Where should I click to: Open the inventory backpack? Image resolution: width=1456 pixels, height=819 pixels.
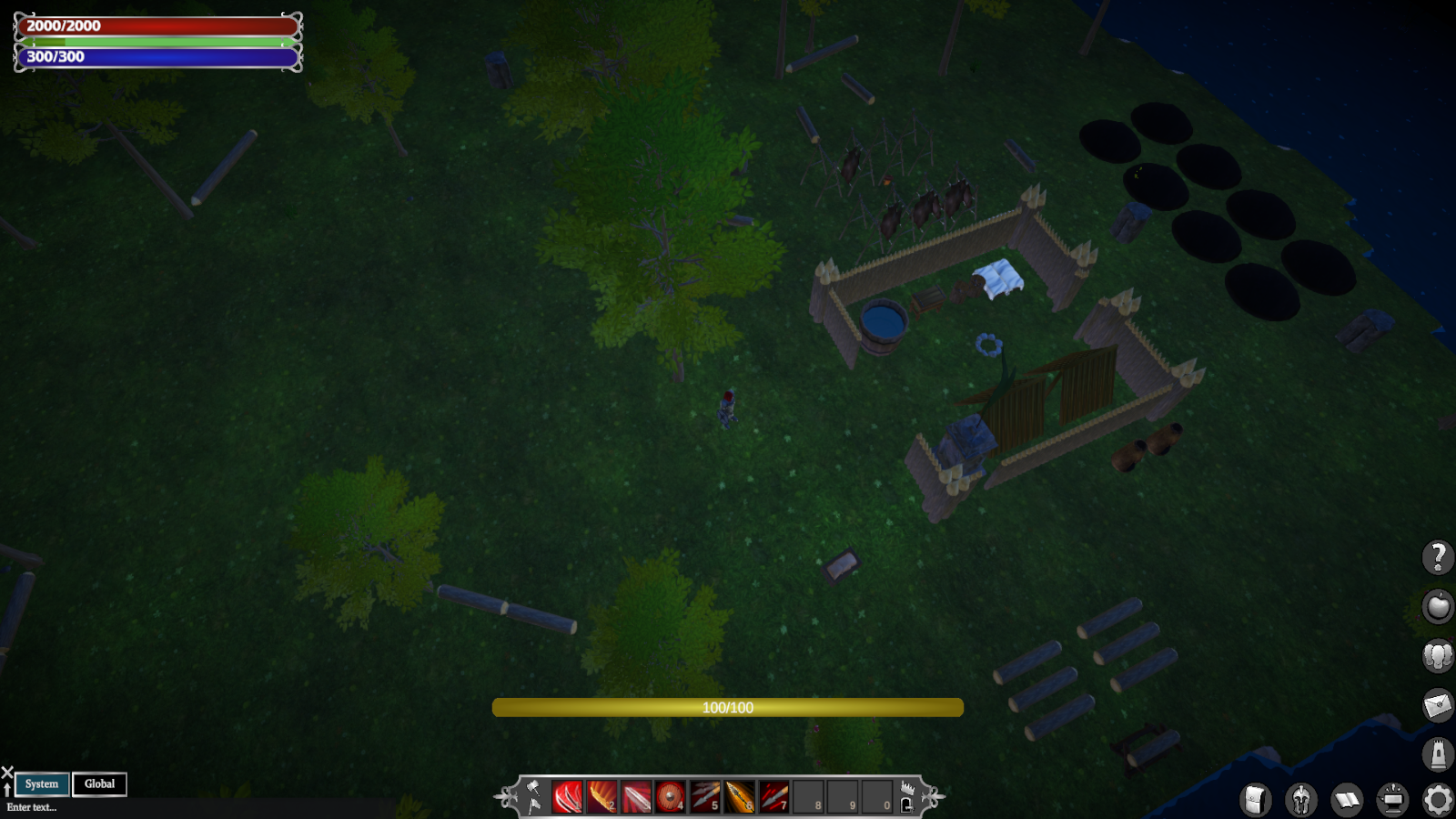coord(1256,801)
